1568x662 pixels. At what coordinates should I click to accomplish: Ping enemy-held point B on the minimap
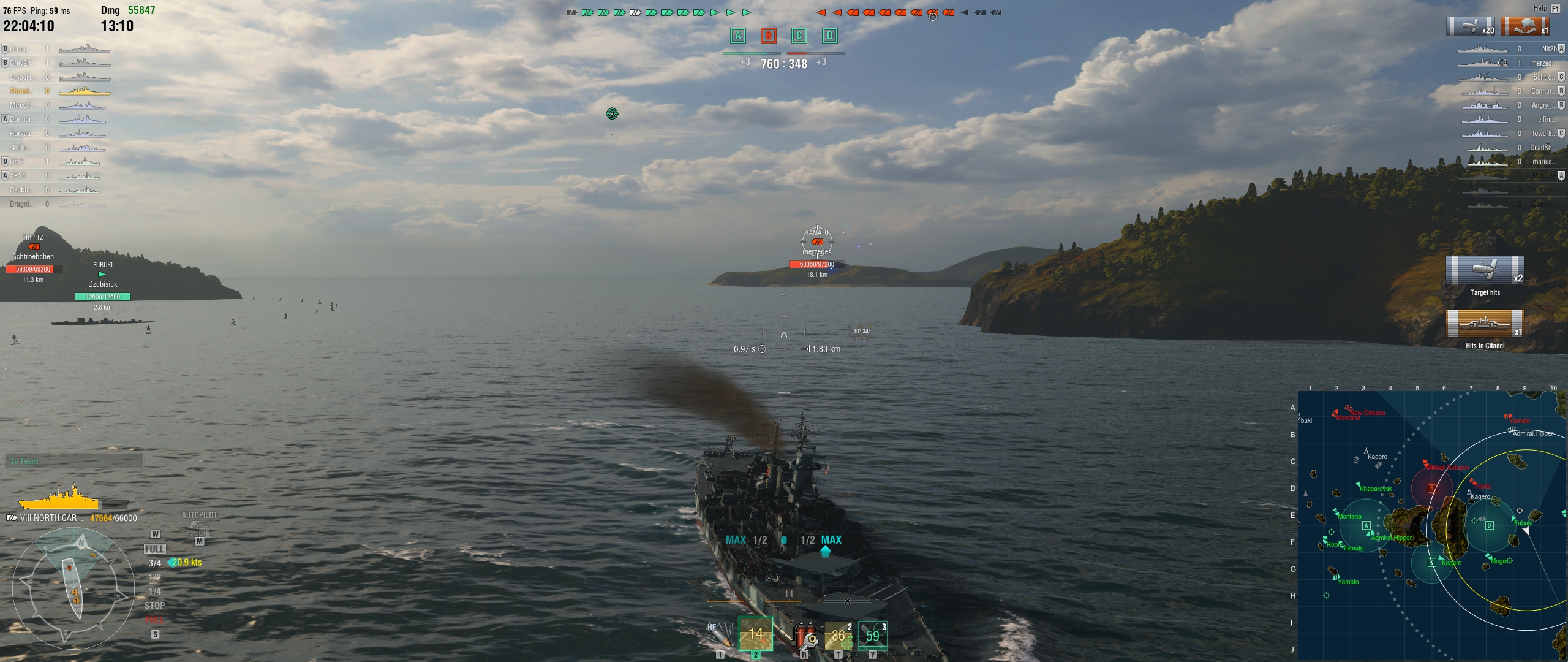[x=1432, y=489]
